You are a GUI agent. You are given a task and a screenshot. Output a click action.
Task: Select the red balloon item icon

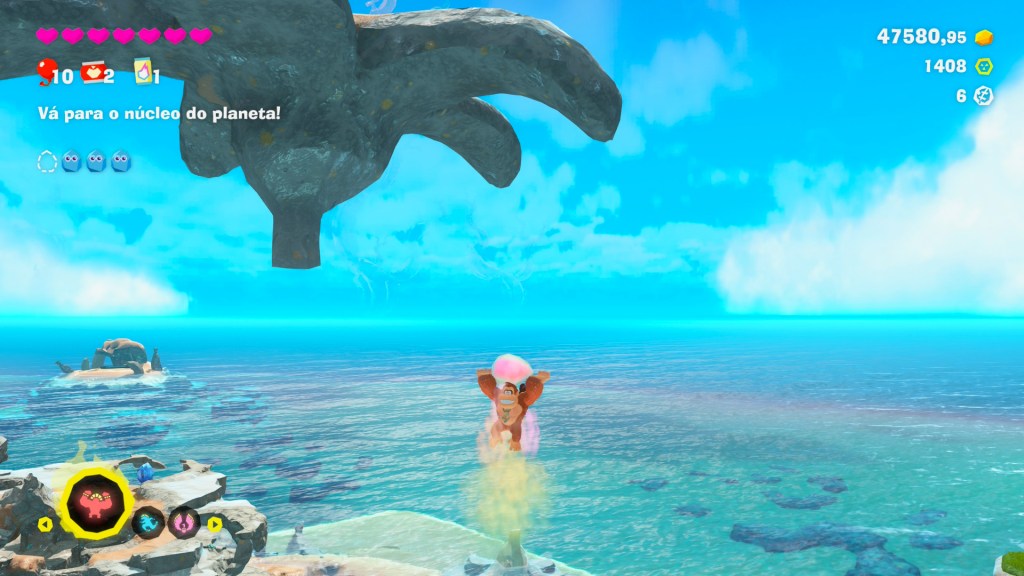[45, 71]
